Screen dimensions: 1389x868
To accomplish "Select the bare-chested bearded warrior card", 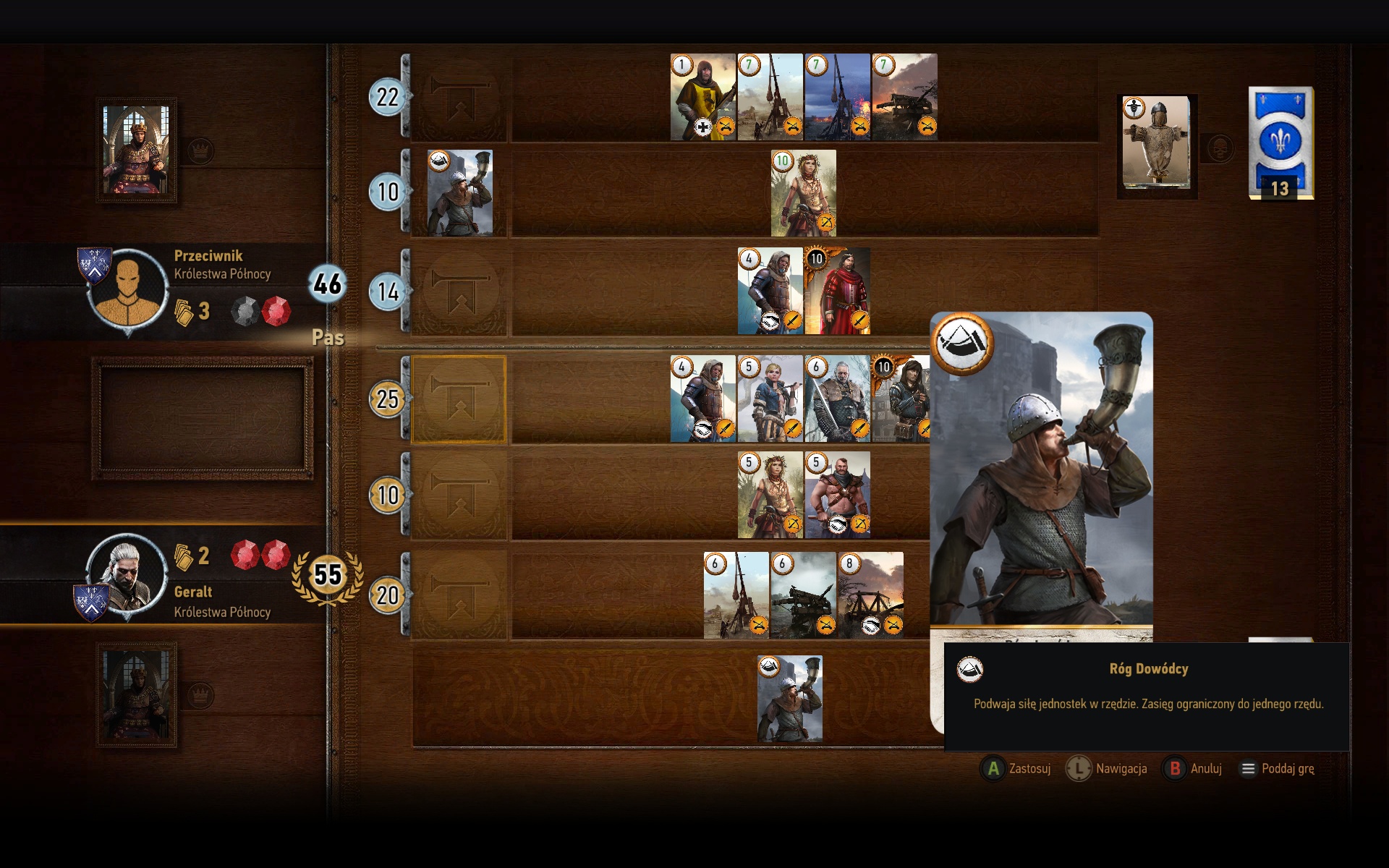I will 837,495.
